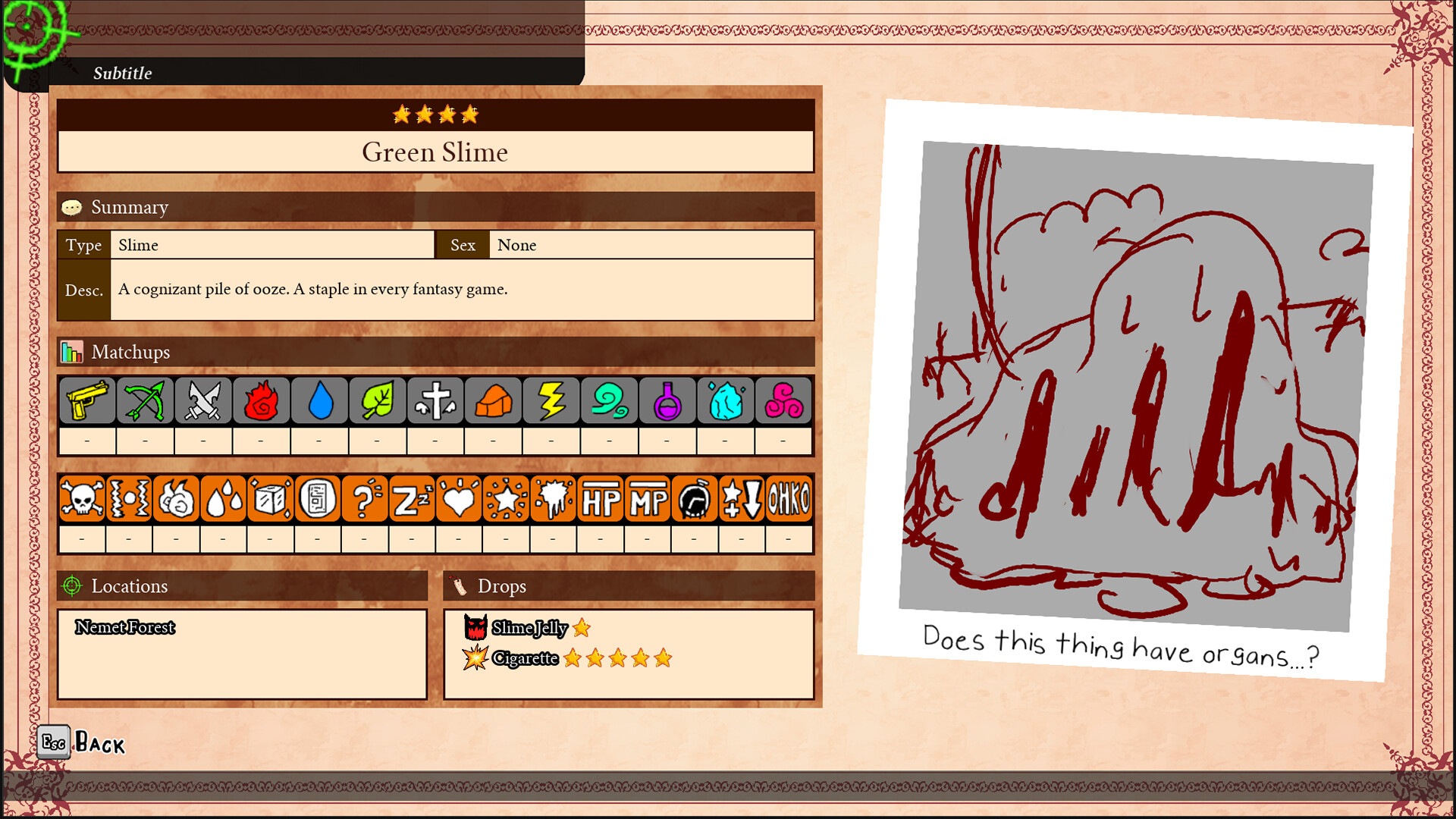1456x819 pixels.
Task: Click the water droplet element icon
Action: point(318,400)
